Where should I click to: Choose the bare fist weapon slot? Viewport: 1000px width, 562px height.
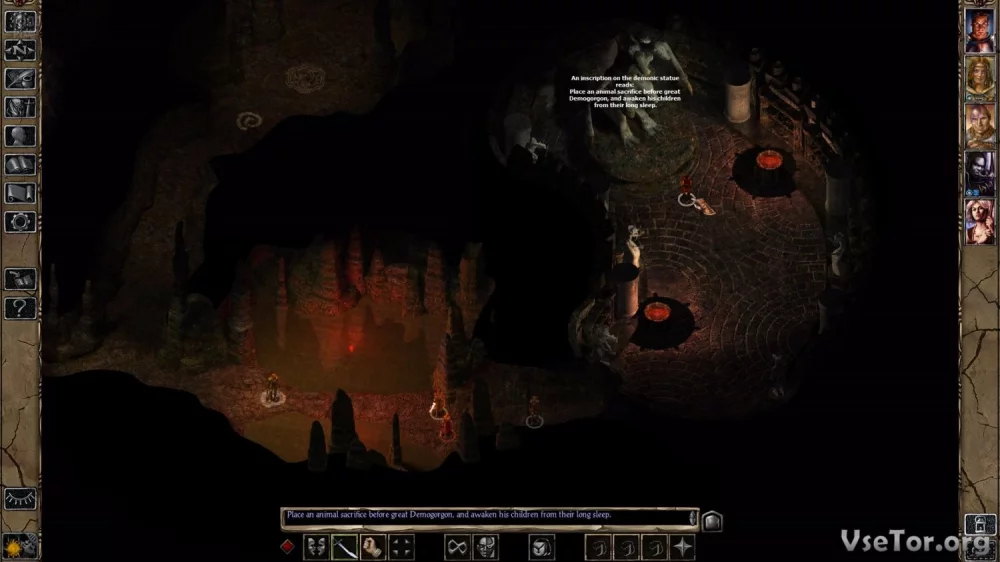pyautogui.click(x=373, y=547)
